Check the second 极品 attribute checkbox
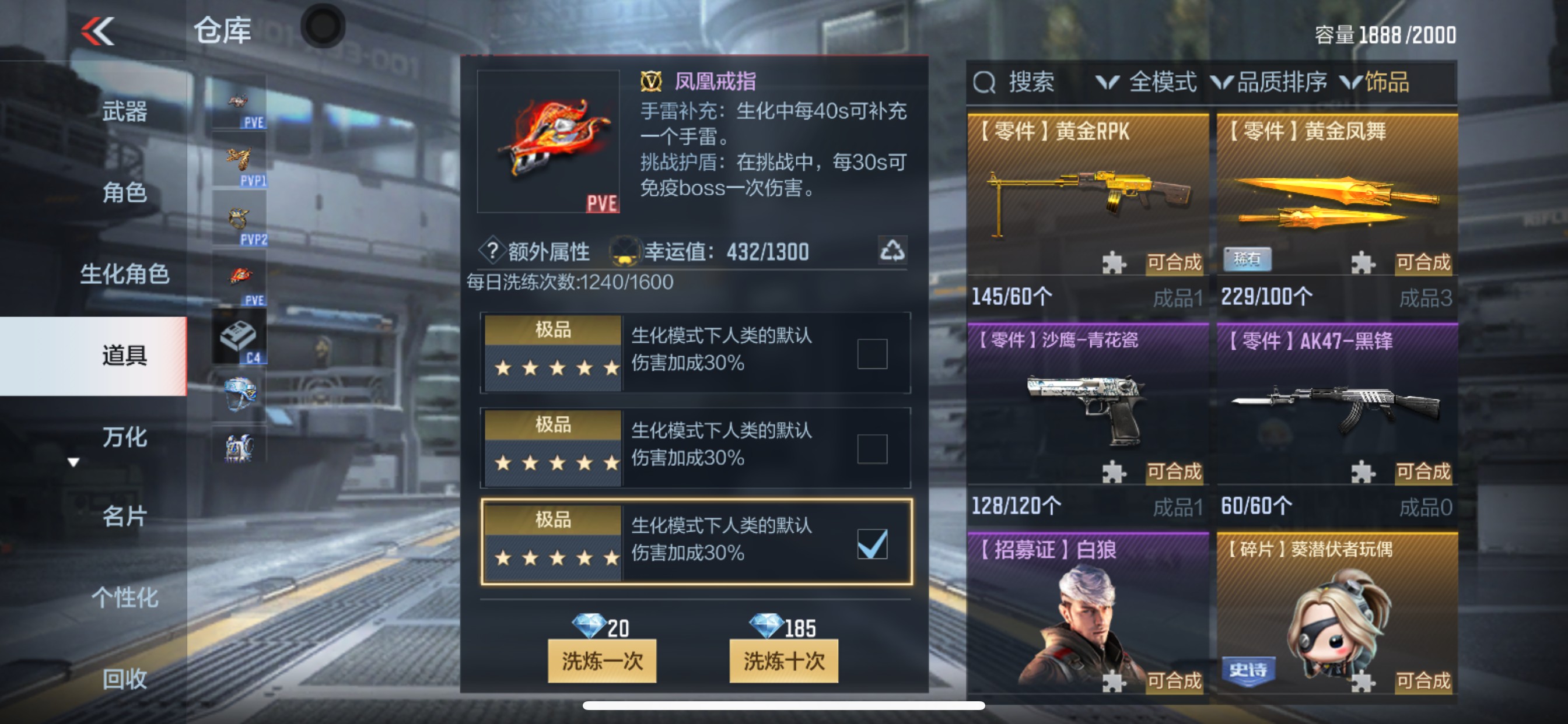This screenshot has width=1568, height=724. point(873,448)
